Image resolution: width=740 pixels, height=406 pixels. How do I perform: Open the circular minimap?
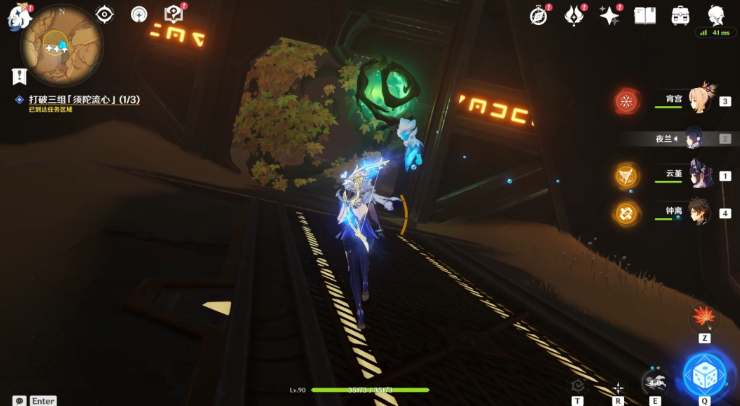point(61,46)
